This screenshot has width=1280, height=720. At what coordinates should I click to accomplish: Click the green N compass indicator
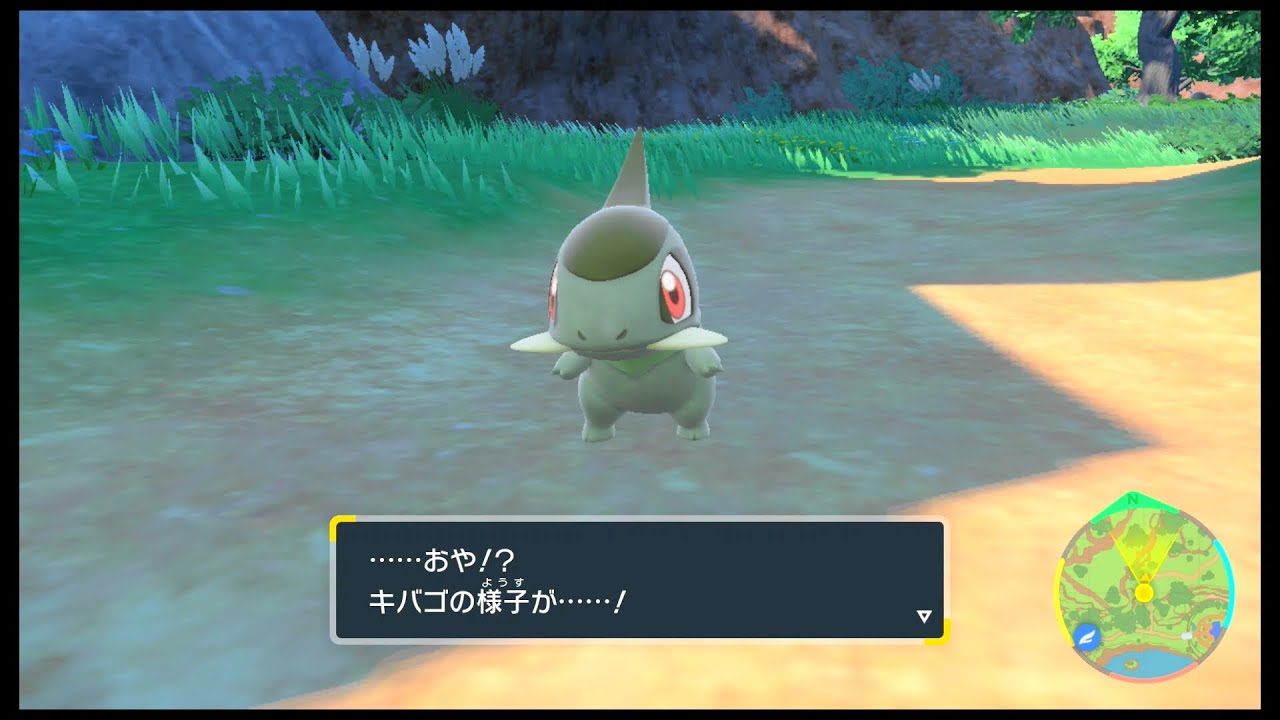[1133, 500]
